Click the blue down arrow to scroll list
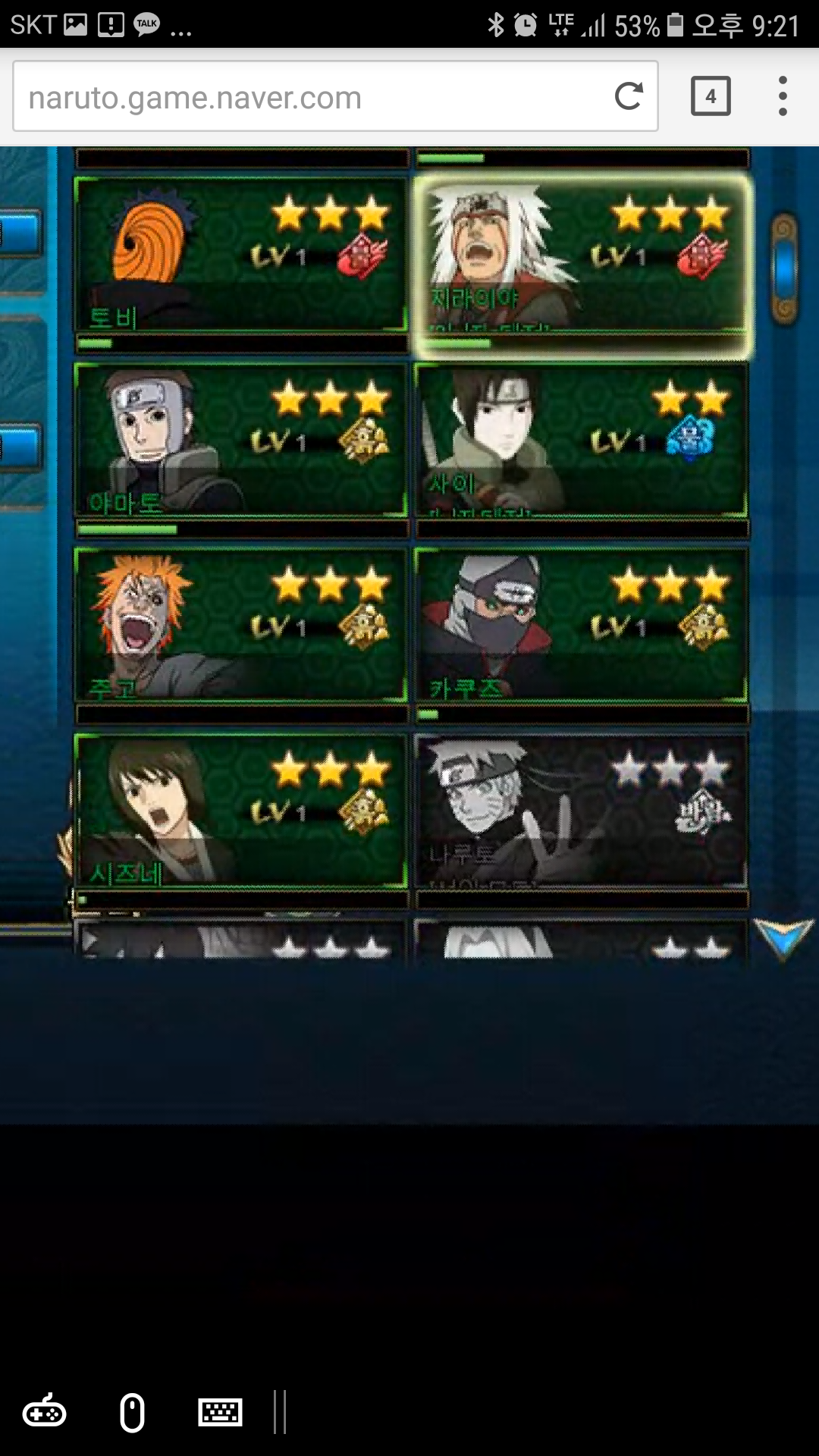The width and height of the screenshot is (819, 1456). (x=783, y=939)
